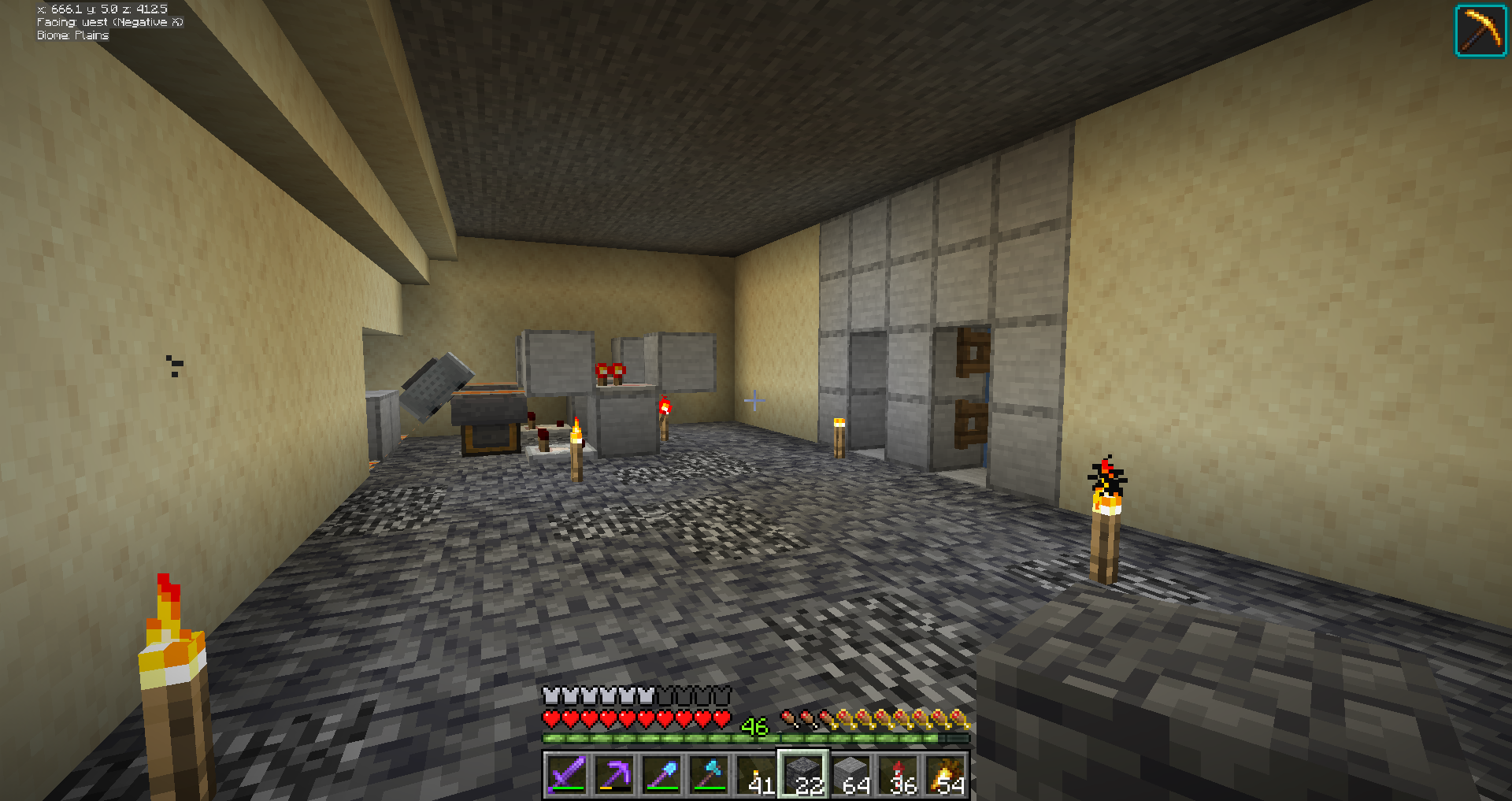Select the purple enchanted pickaxe slot

click(x=614, y=774)
